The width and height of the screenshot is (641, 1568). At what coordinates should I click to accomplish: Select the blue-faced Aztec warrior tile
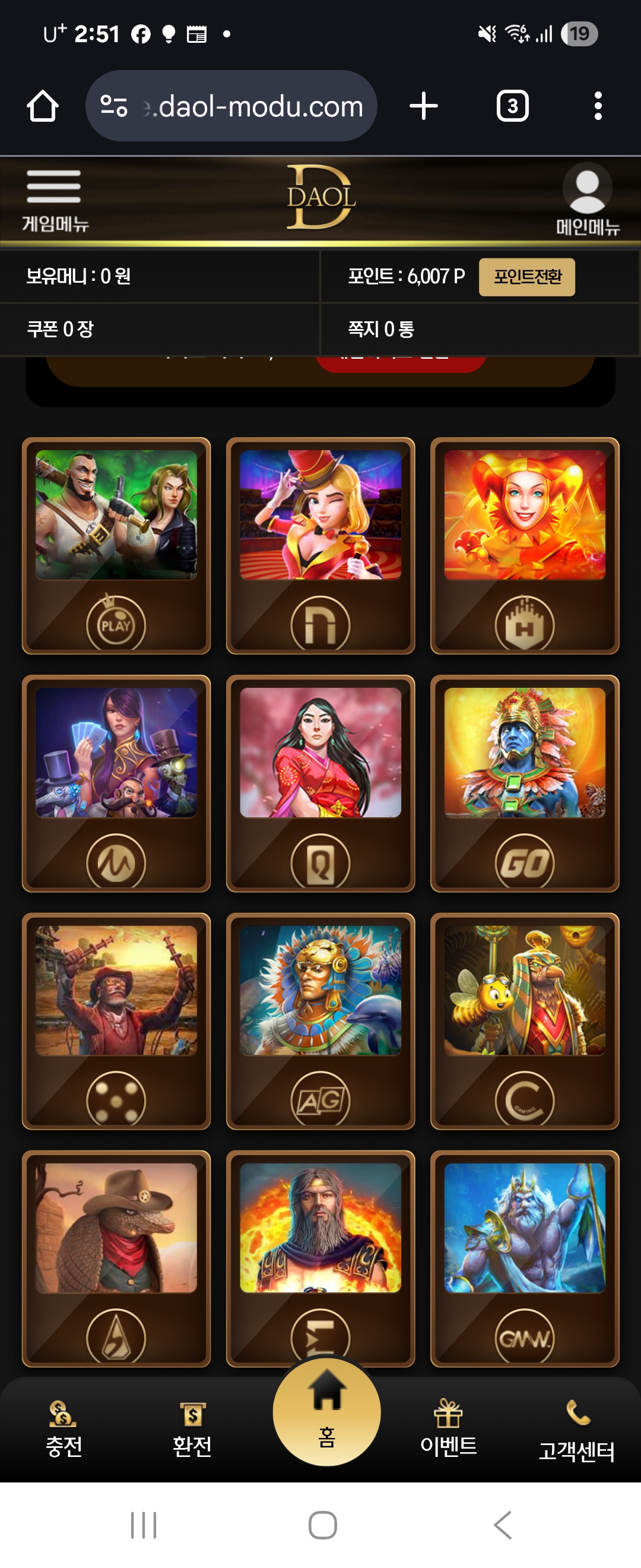click(525, 783)
